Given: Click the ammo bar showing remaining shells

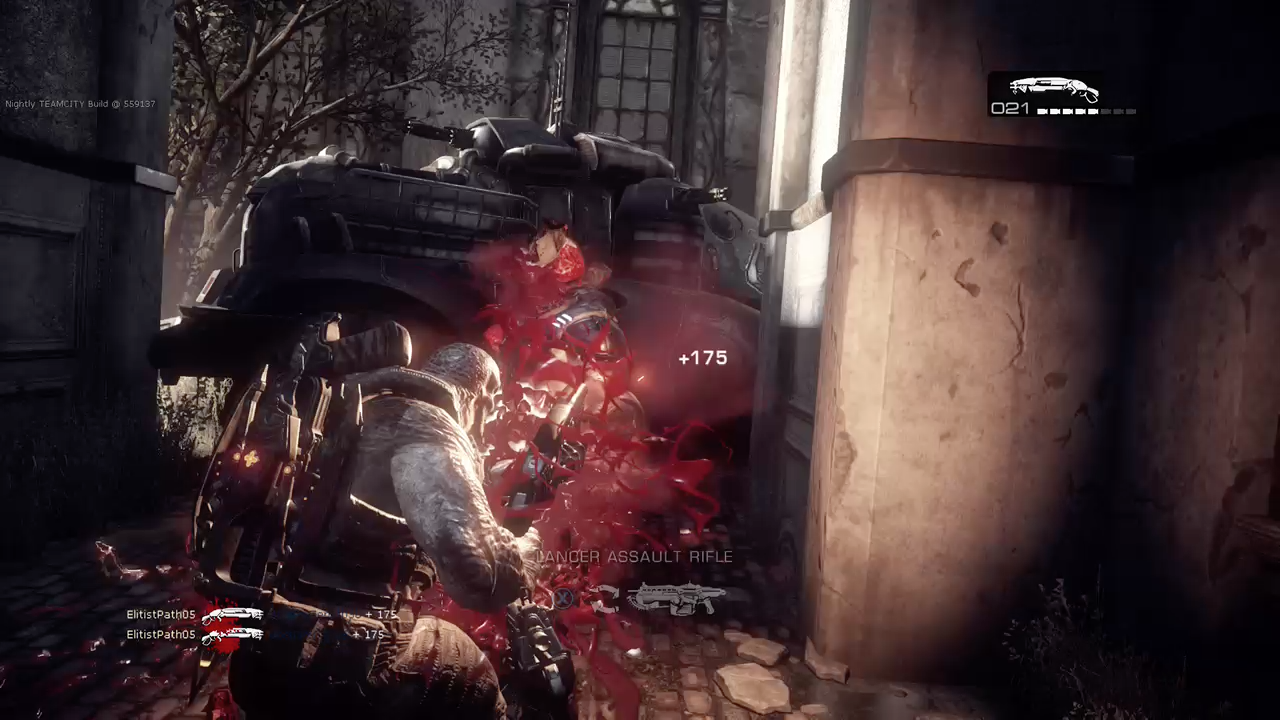Looking at the screenshot, I should pos(1085,112).
